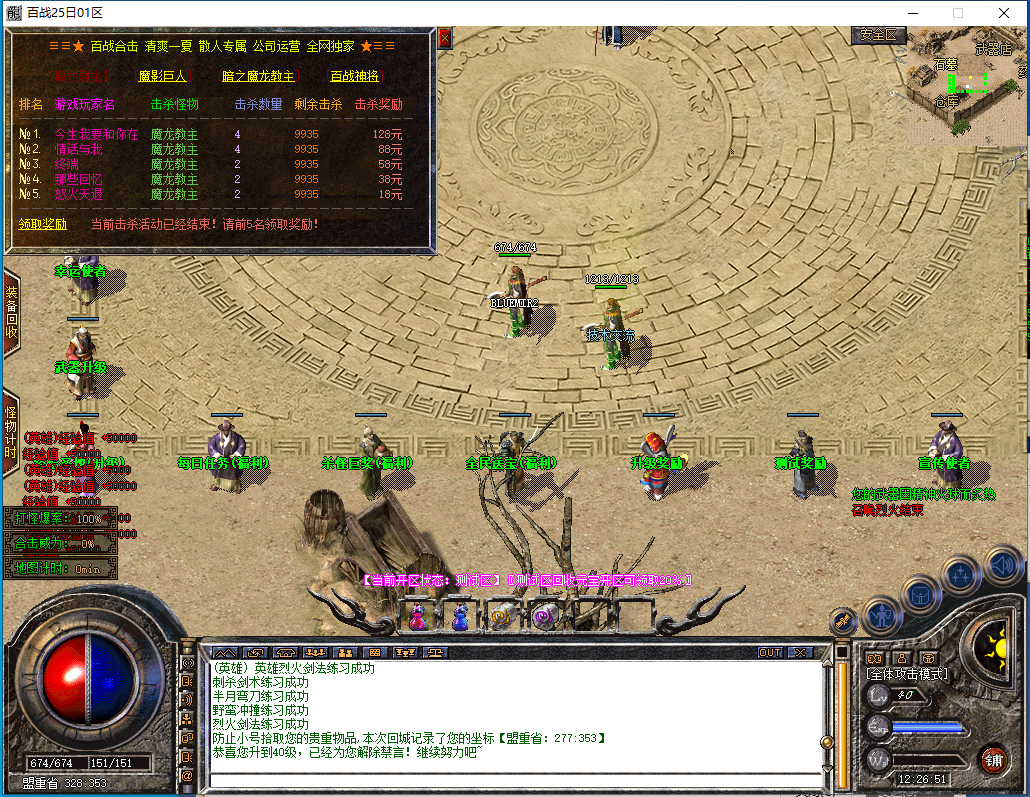Focus the chat input field
1030x797 pixels.
coord(510,780)
